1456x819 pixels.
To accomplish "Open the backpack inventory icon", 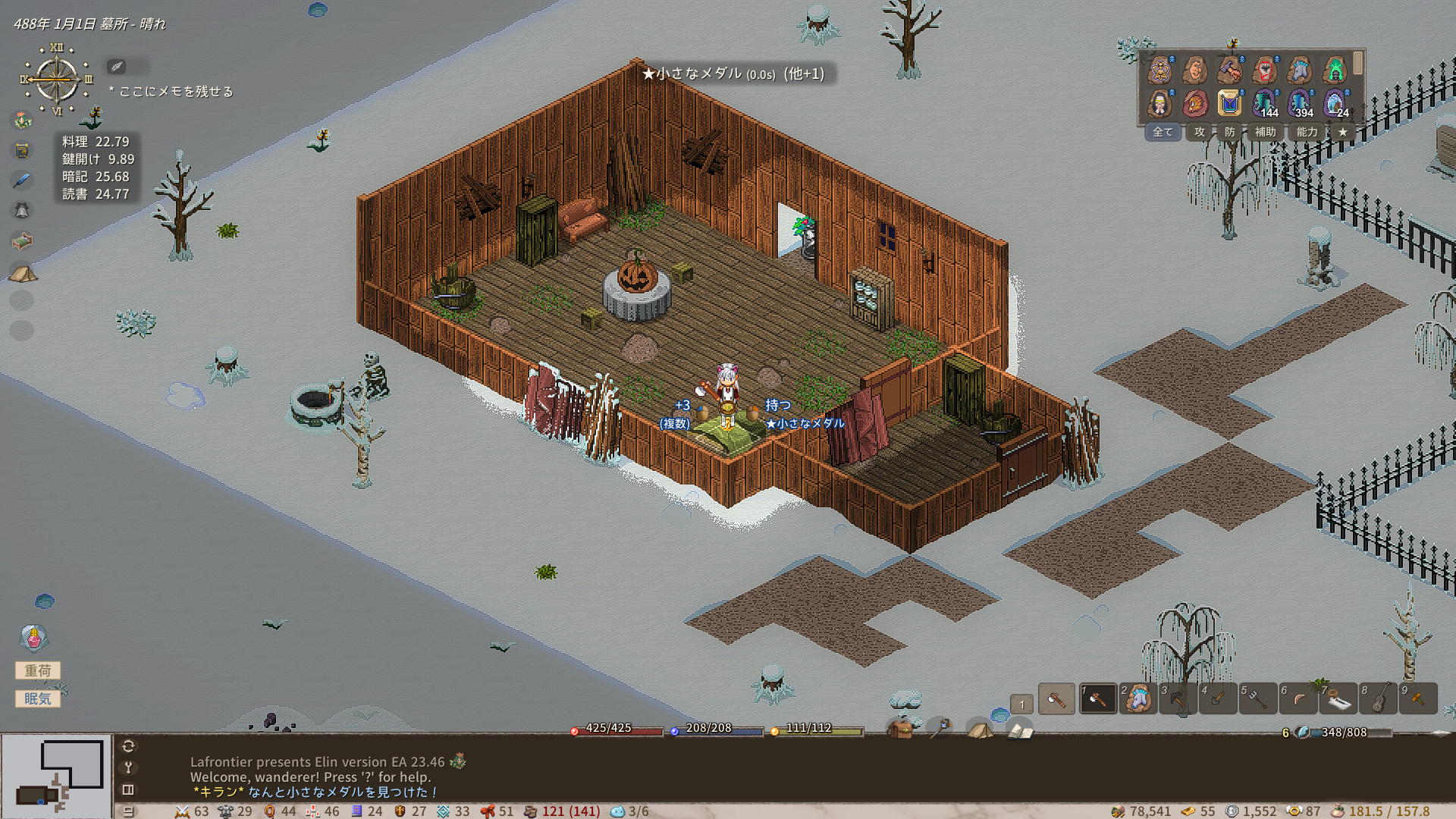I will (x=900, y=730).
